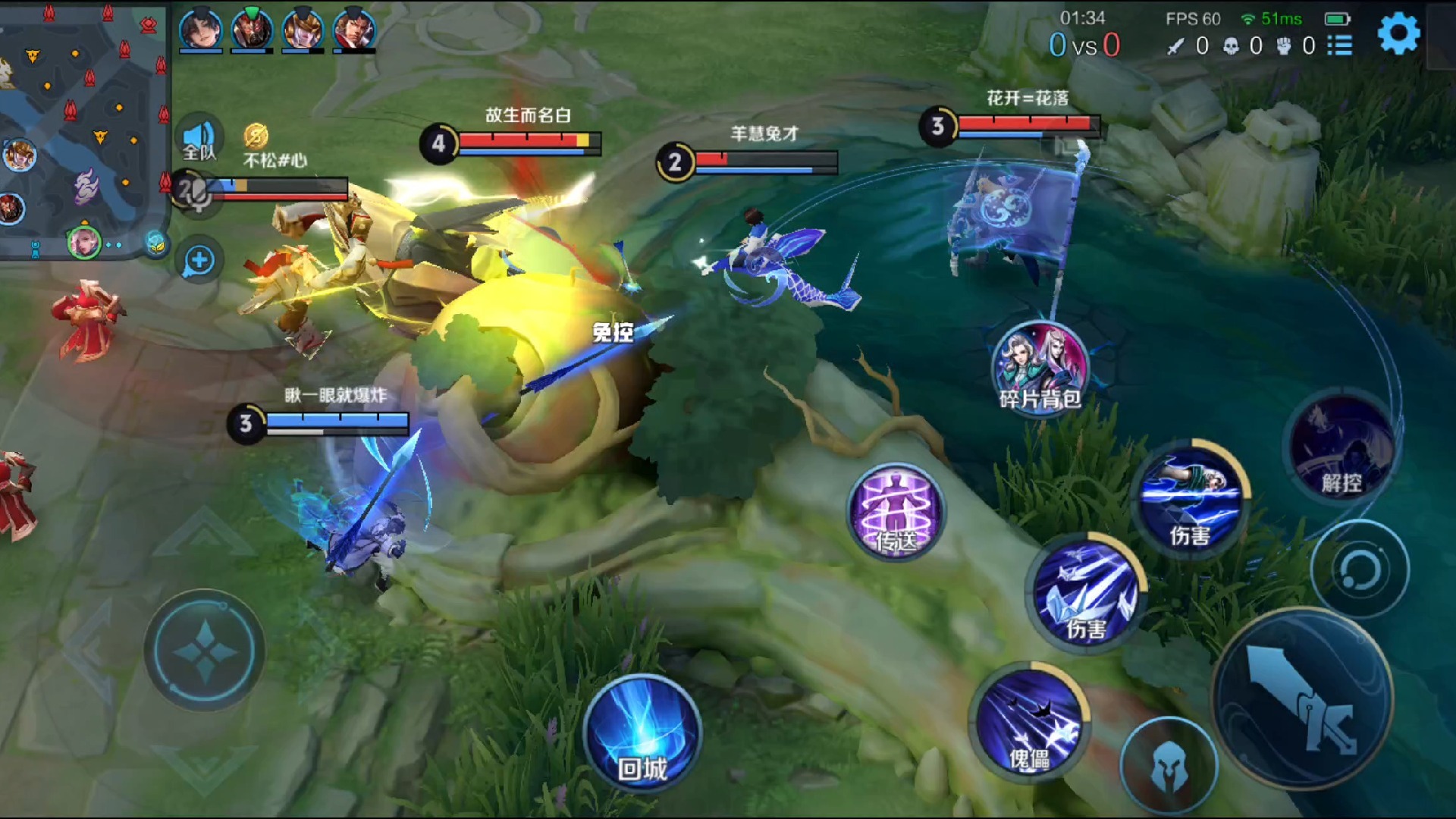Select the first teammate portrait
1456x819 pixels.
(x=200, y=30)
